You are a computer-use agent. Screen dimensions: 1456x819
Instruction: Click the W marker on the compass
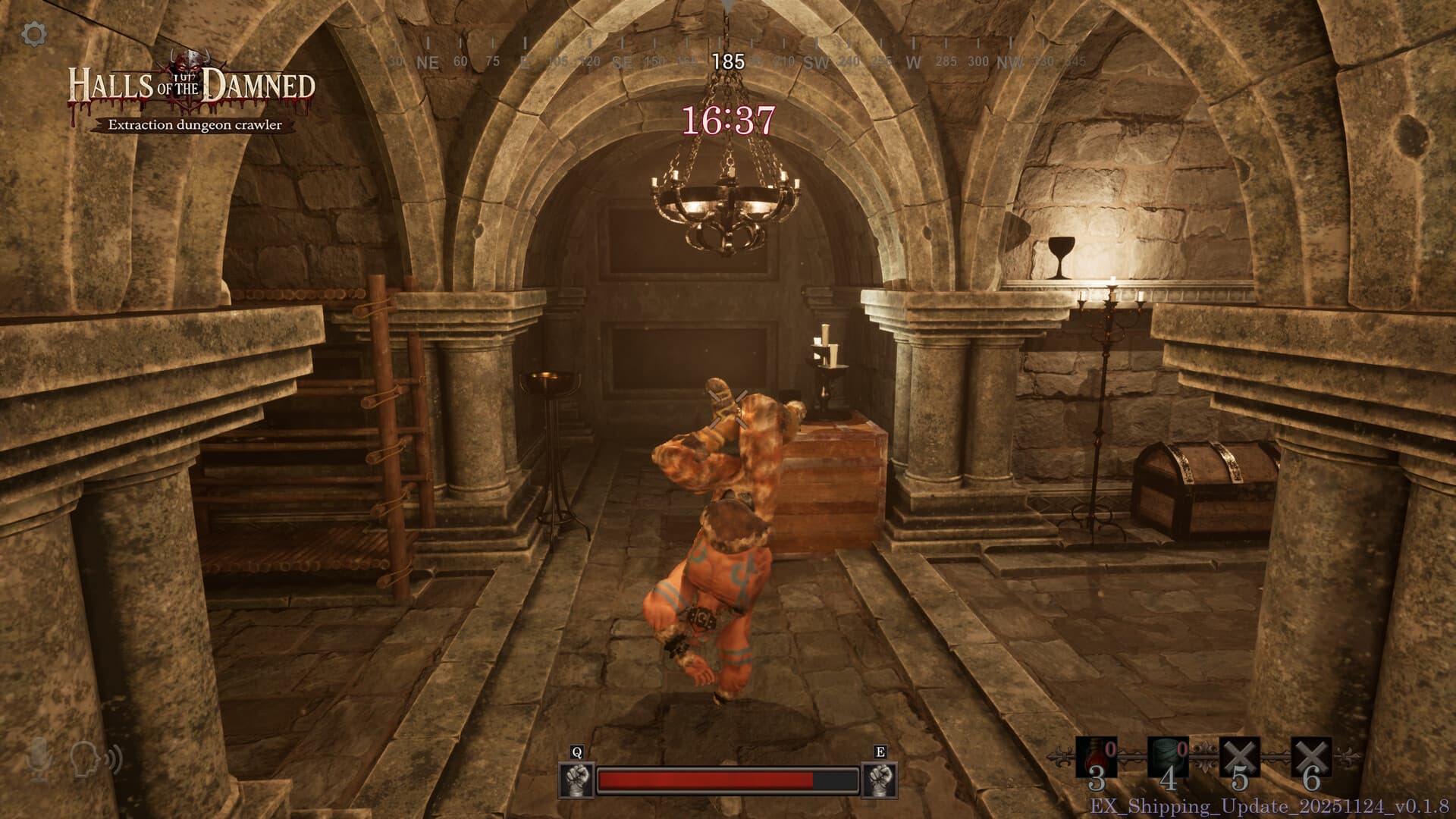(912, 61)
